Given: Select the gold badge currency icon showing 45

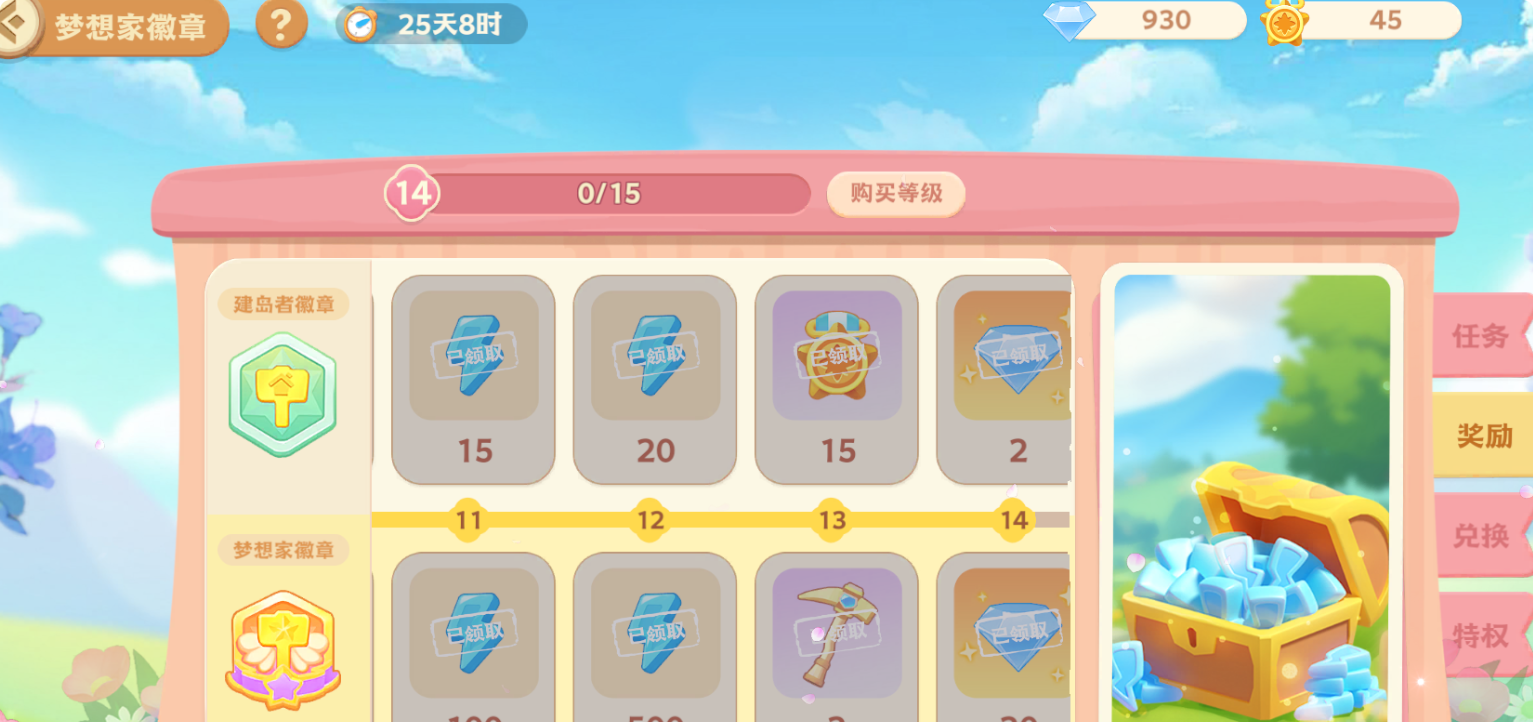Looking at the screenshot, I should [x=1289, y=20].
